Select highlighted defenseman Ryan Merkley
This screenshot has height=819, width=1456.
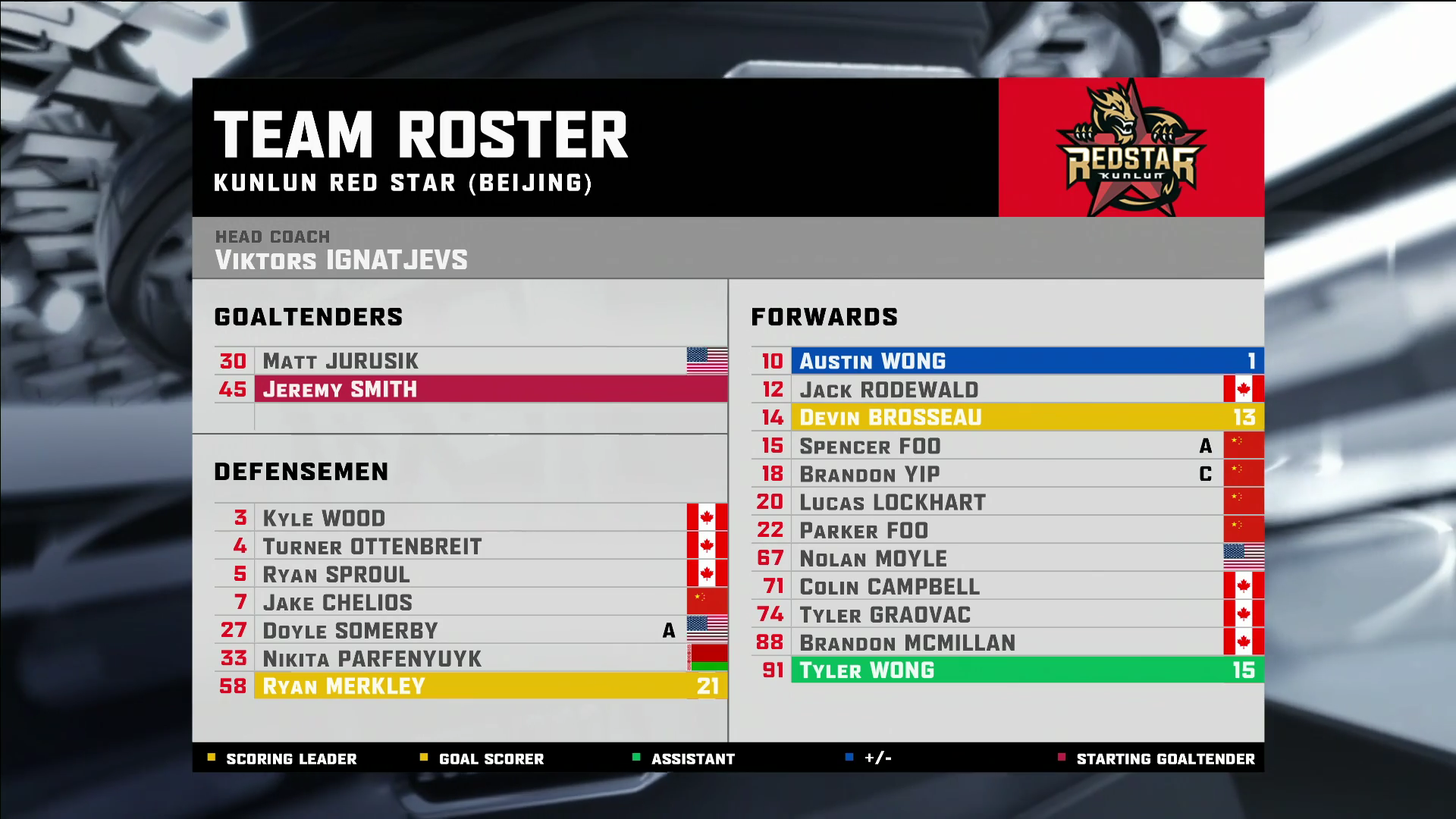[470, 686]
